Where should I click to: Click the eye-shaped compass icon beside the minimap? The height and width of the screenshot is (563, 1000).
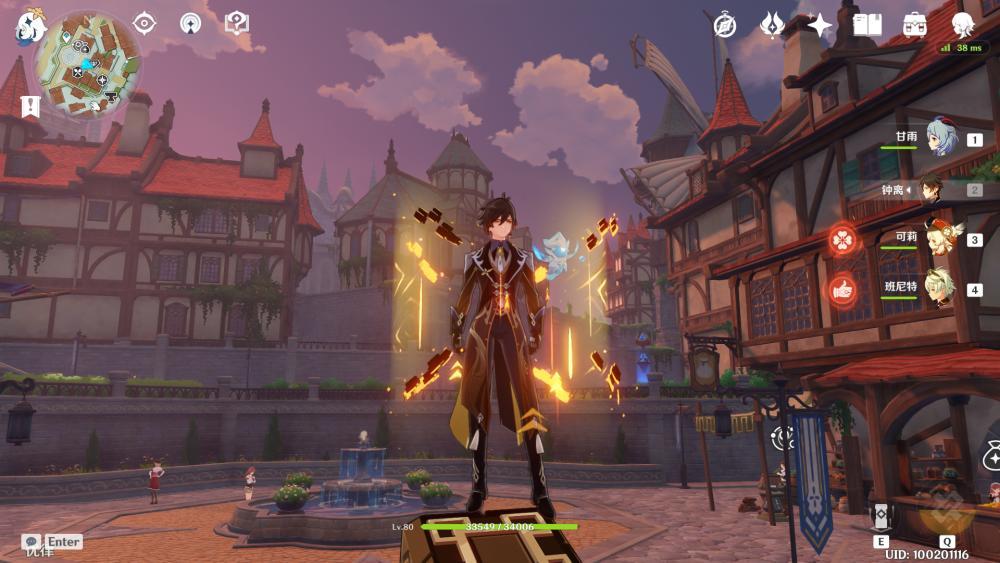pos(145,23)
